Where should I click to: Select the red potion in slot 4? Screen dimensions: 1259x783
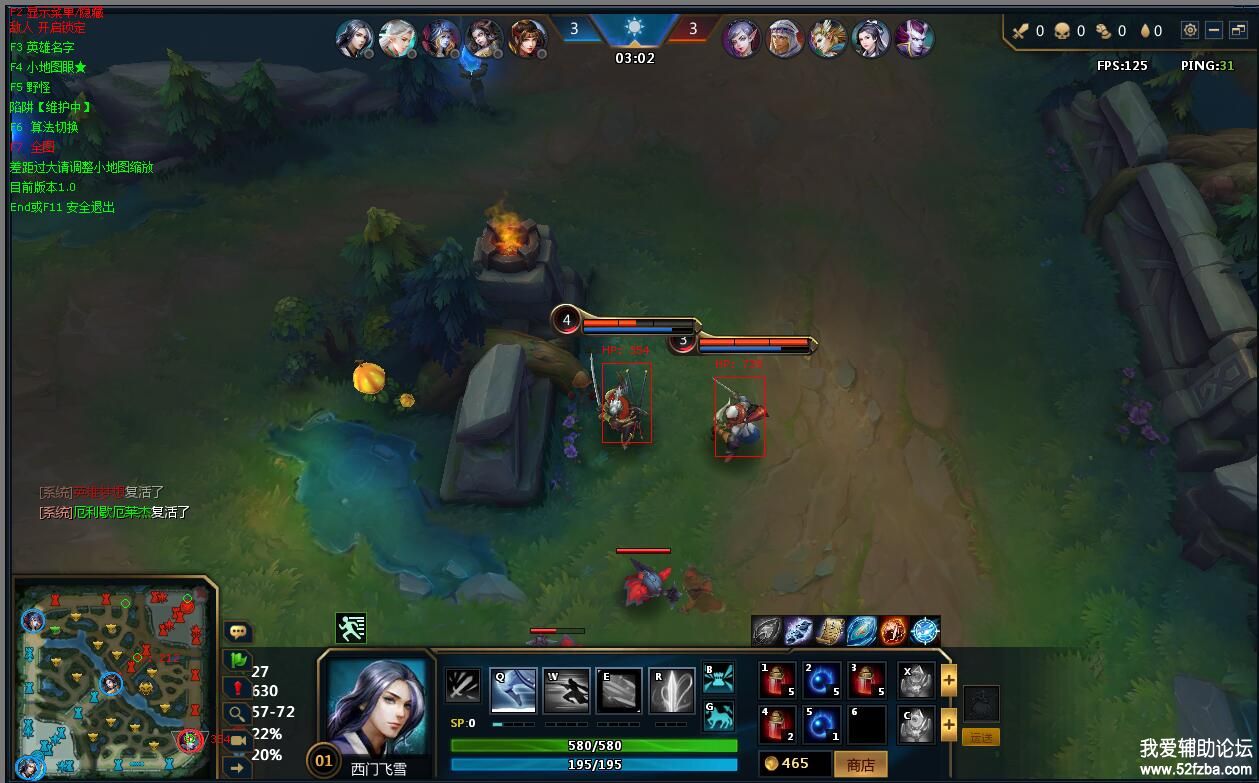coord(778,725)
